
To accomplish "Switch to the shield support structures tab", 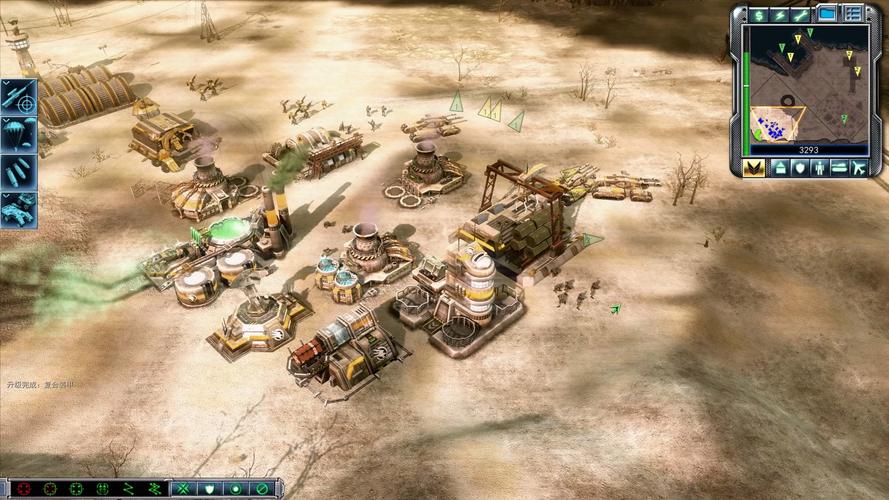I will (799, 168).
